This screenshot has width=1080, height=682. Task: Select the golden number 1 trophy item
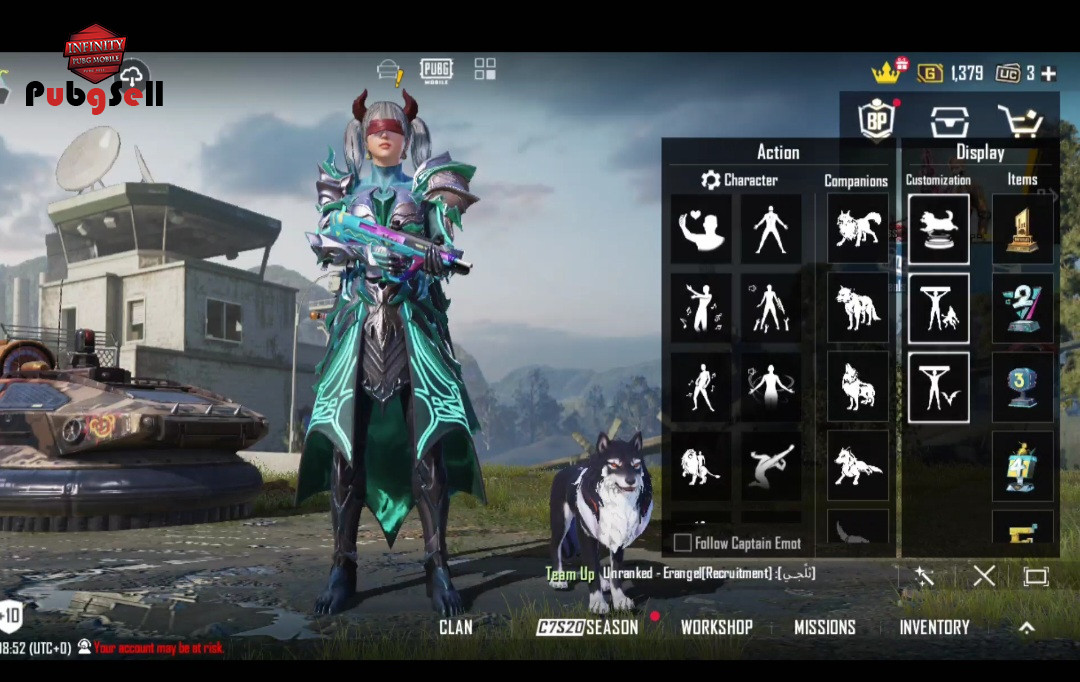(1022, 229)
